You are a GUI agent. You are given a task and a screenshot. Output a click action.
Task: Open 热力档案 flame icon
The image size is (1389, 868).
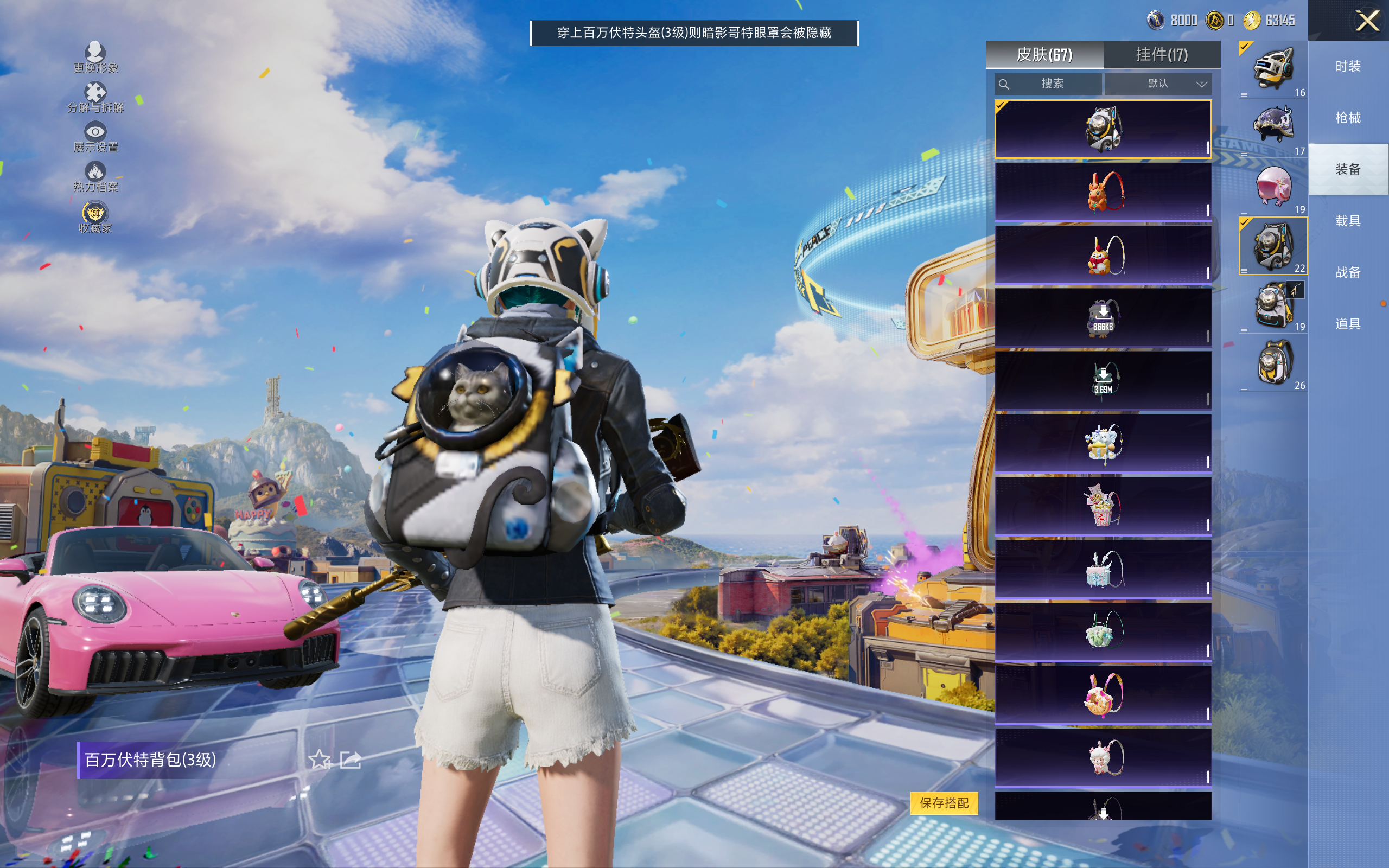click(95, 176)
